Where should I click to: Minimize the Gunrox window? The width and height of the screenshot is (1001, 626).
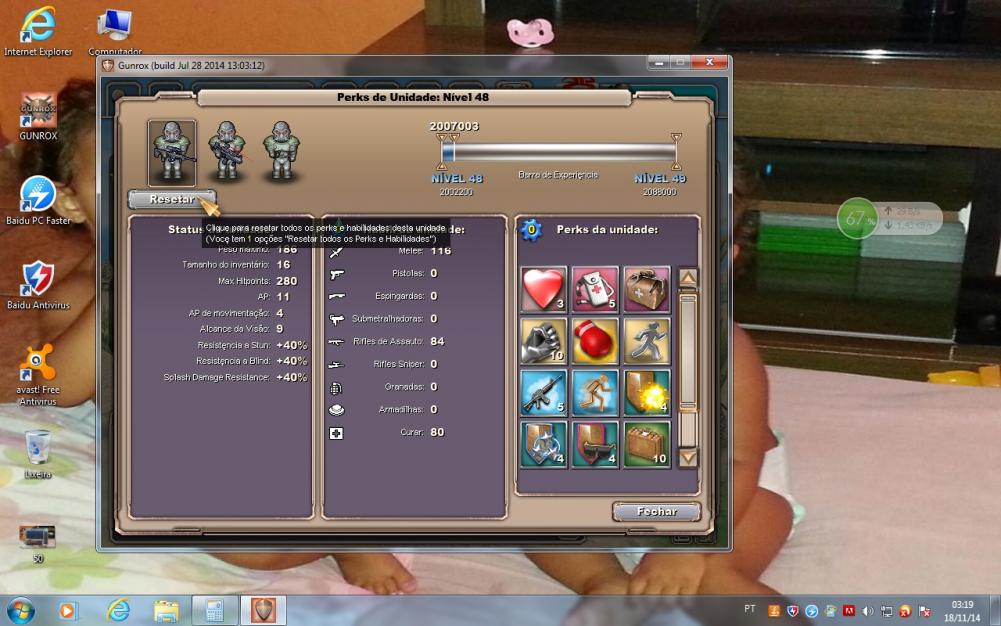[x=657, y=63]
